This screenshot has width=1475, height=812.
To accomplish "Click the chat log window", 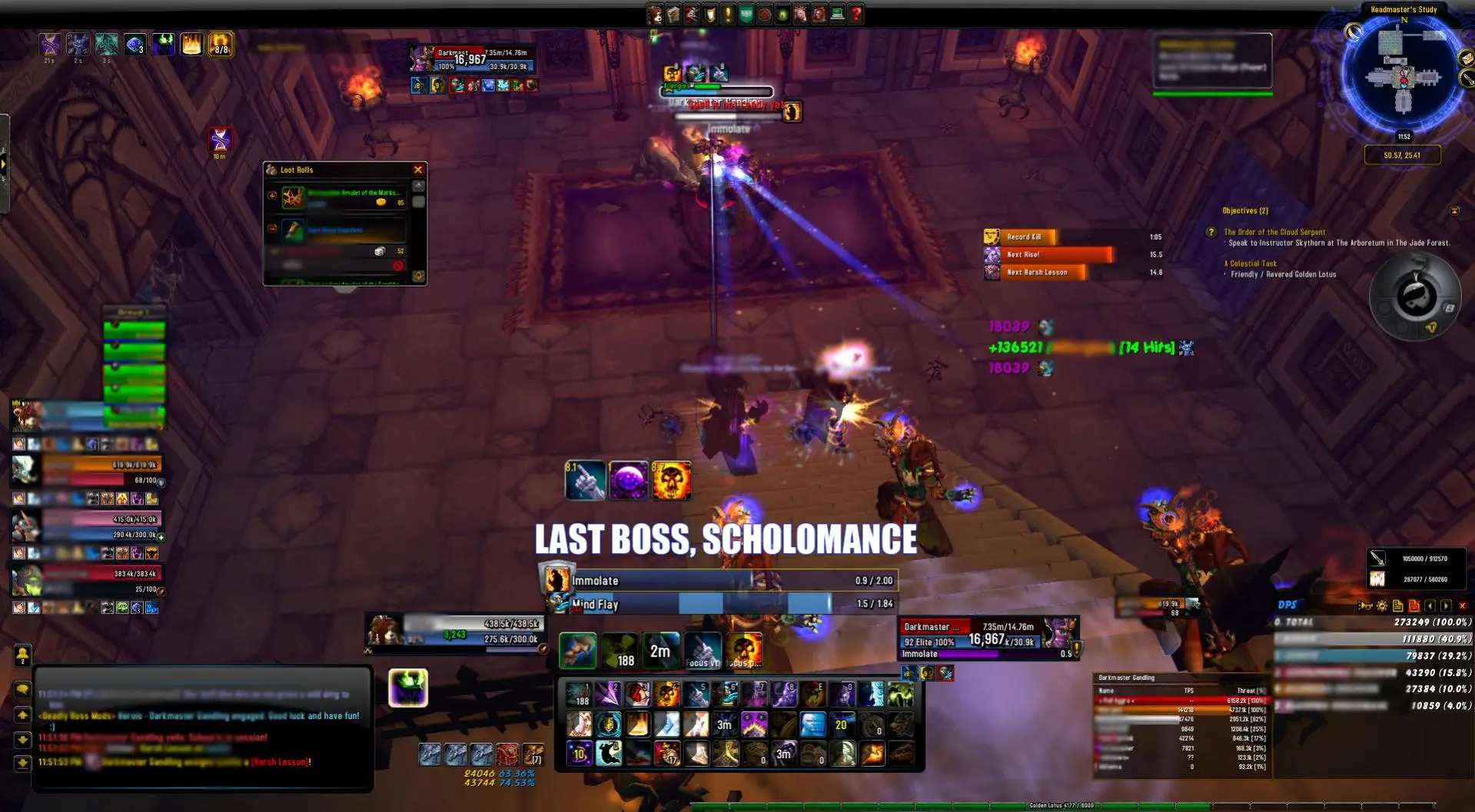I will [203, 727].
